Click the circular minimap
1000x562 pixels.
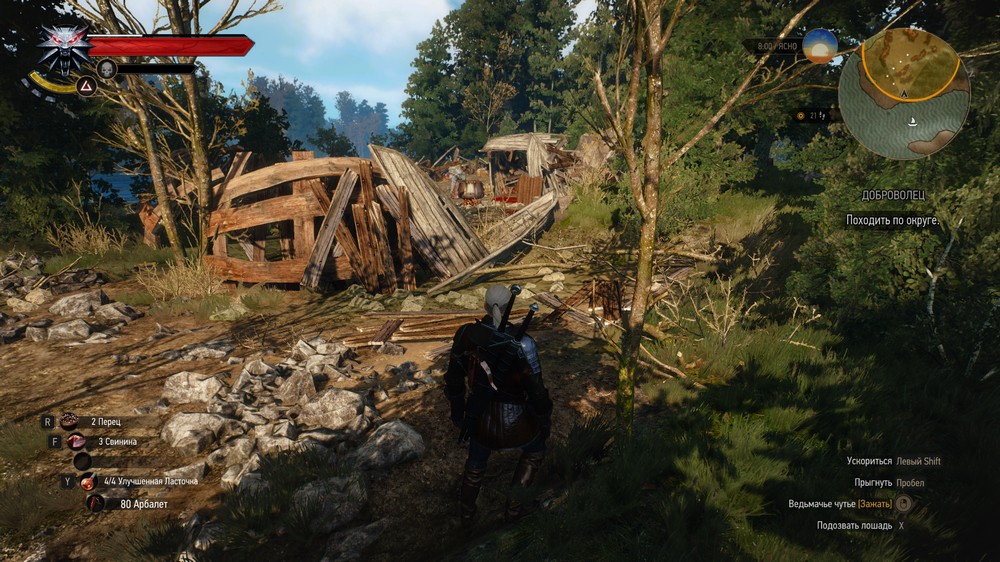coord(903,93)
